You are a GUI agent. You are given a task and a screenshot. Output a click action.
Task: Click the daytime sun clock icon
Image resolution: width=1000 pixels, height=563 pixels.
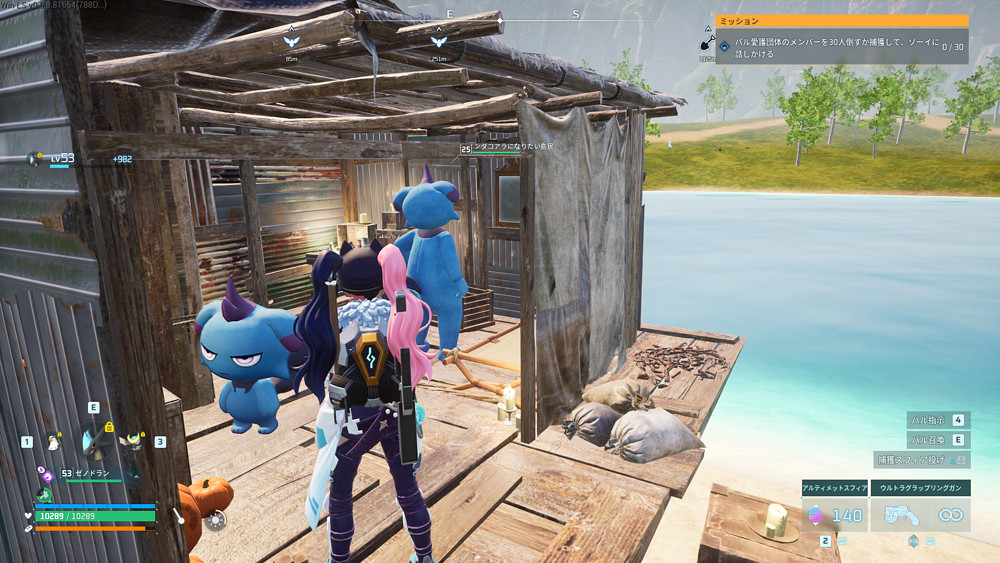(x=214, y=519)
